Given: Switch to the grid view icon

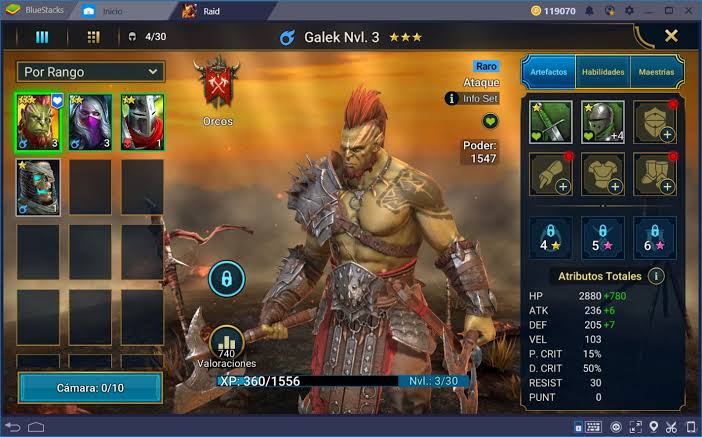Looking at the screenshot, I should tap(94, 37).
